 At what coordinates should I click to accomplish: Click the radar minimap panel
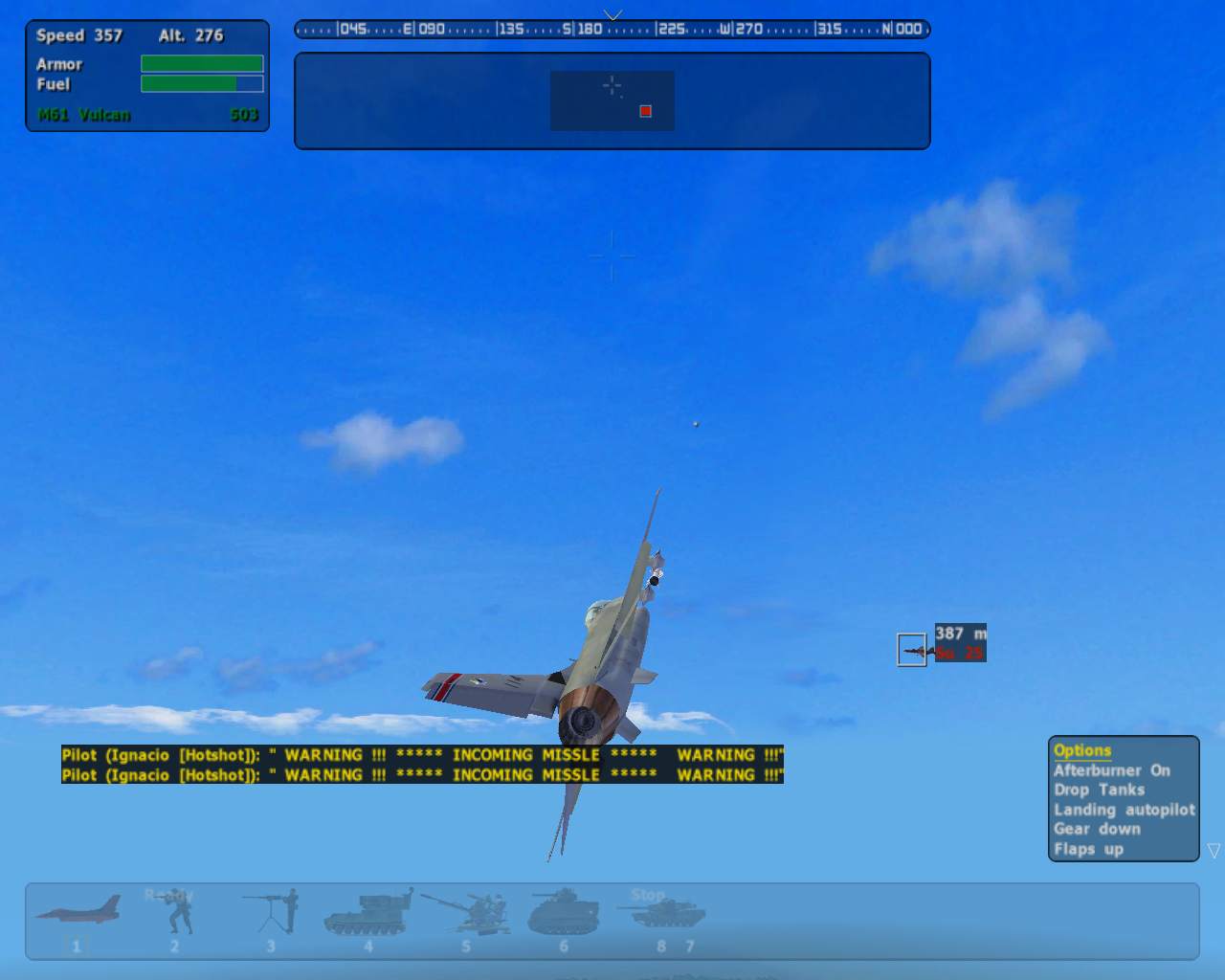coord(612,100)
